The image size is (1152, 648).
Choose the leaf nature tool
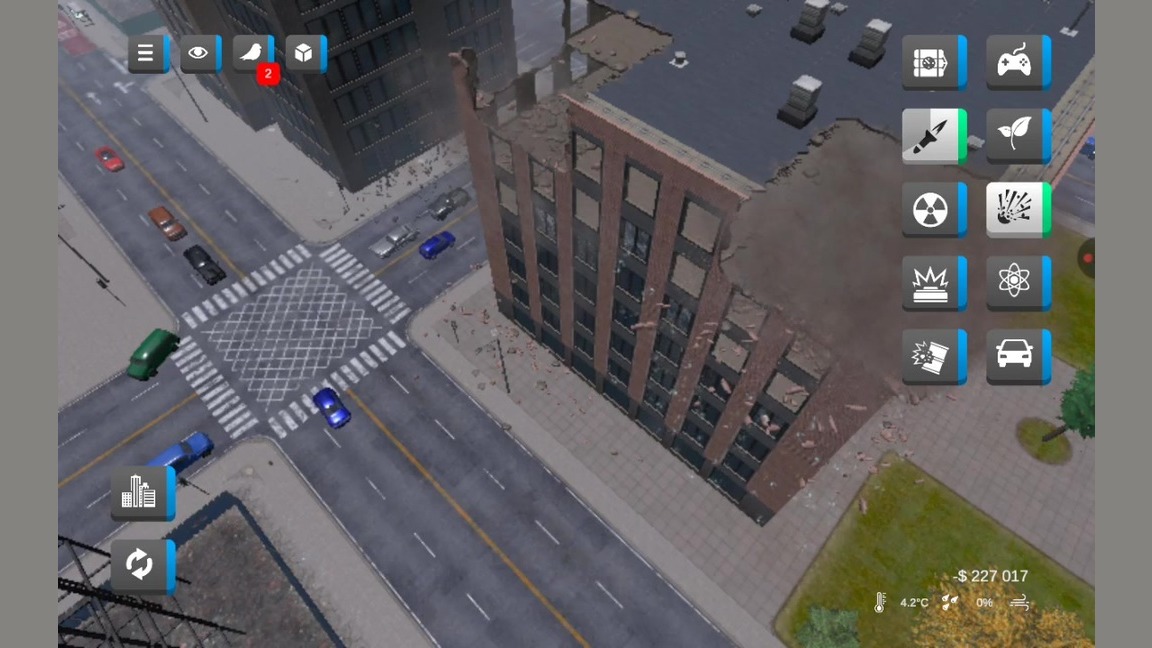pyautogui.click(x=1015, y=136)
